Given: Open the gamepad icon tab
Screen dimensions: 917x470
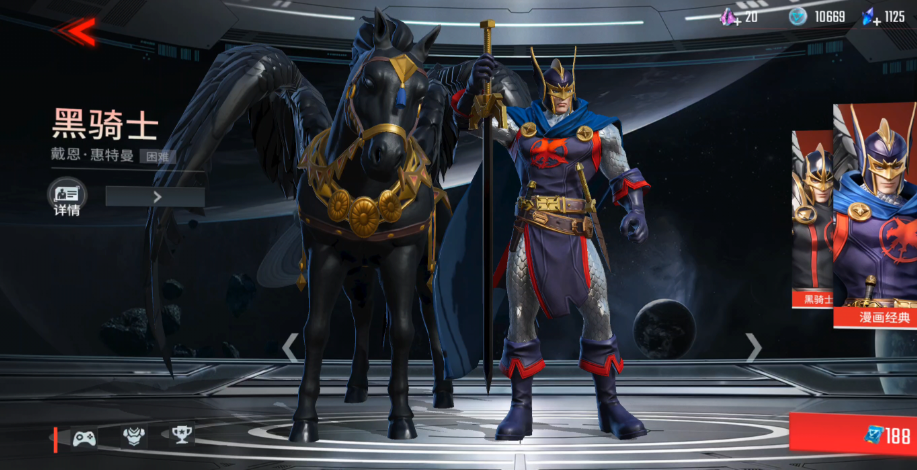Looking at the screenshot, I should [x=84, y=436].
